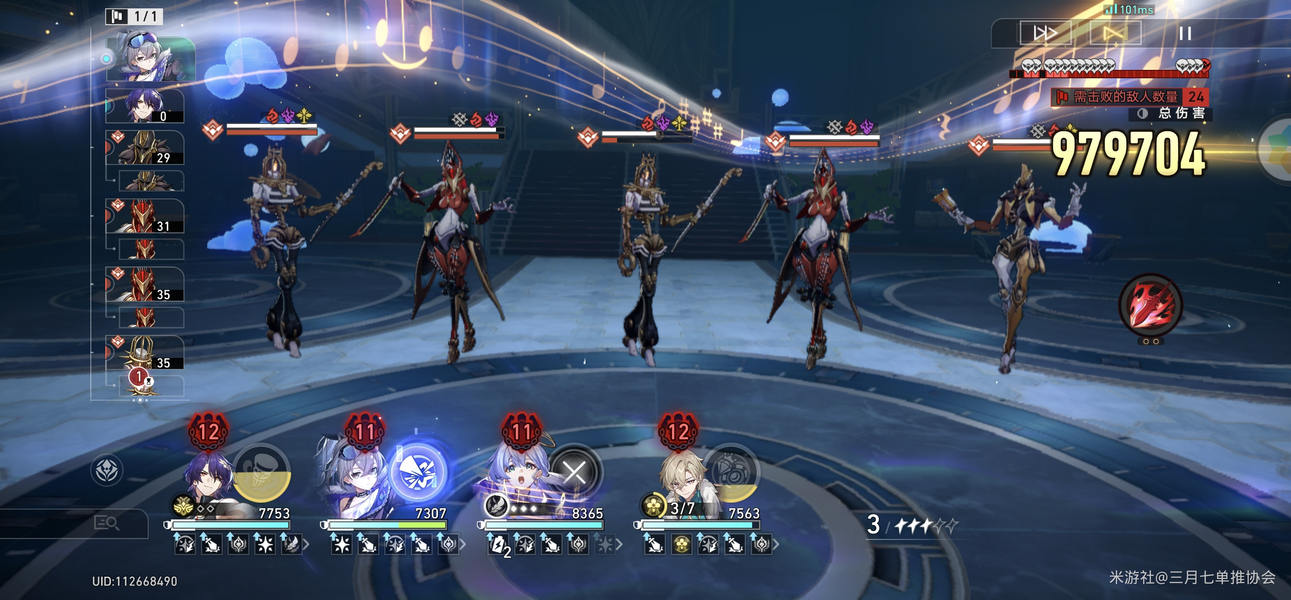The image size is (1291, 600).
Task: Activate Silver Wolf's glowing blue ultimate
Action: pos(417,471)
